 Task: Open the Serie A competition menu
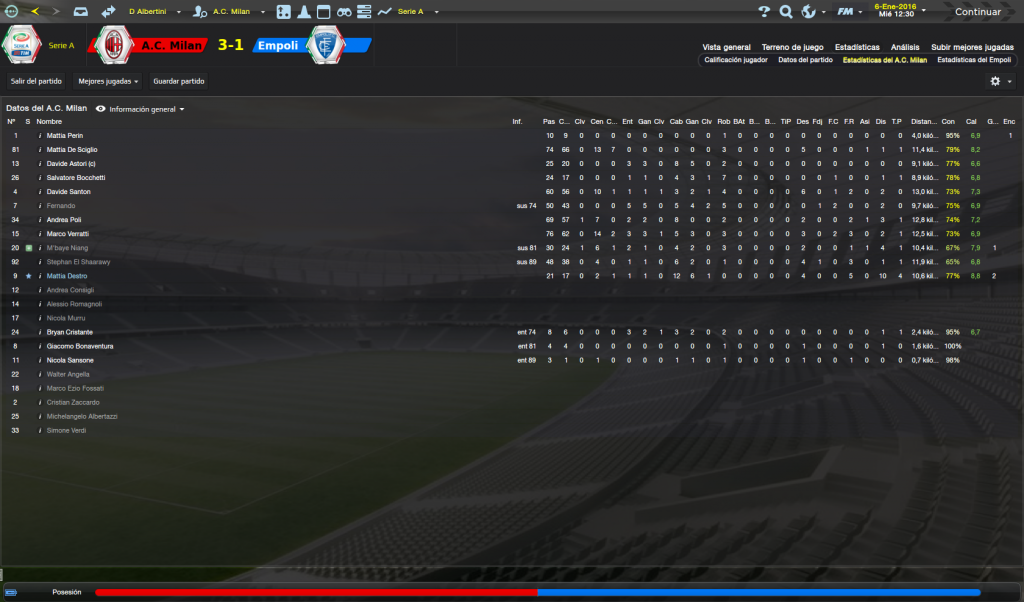point(412,12)
